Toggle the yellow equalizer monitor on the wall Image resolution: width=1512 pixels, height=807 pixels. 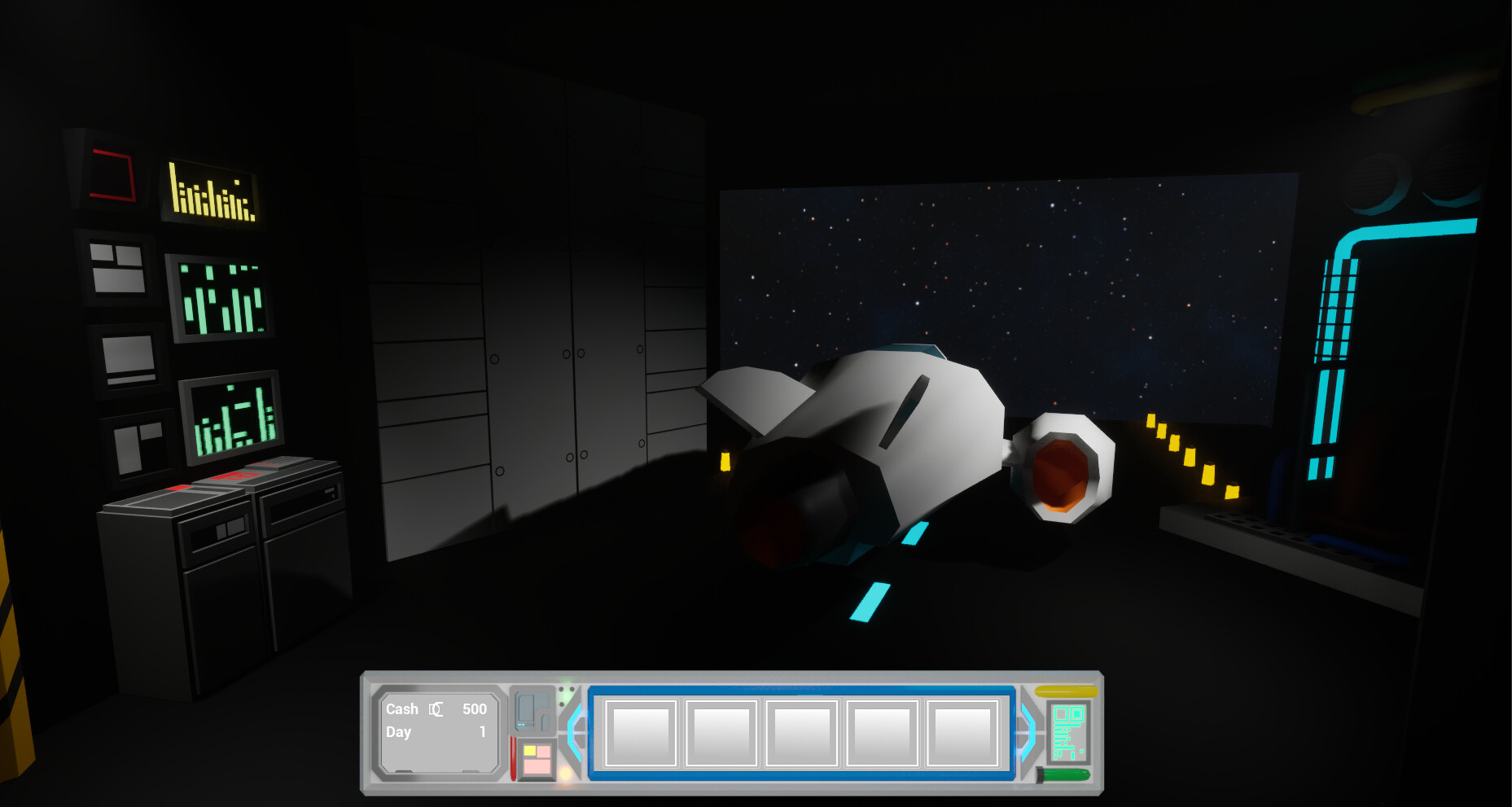[x=210, y=191]
